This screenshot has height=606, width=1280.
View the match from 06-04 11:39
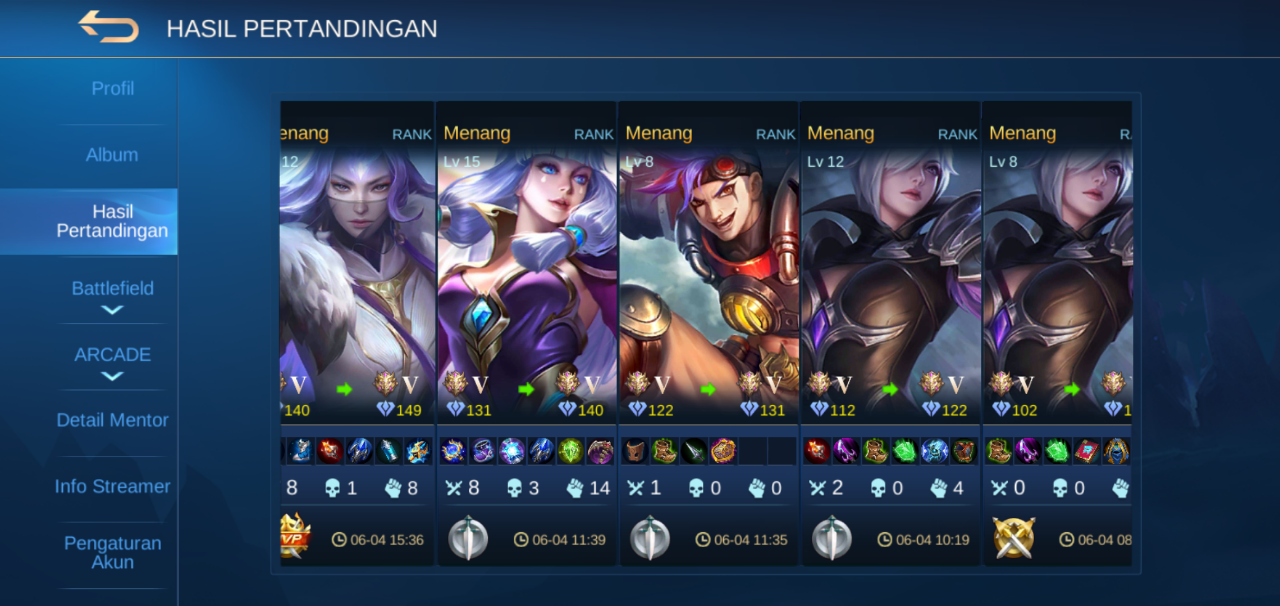(527, 300)
